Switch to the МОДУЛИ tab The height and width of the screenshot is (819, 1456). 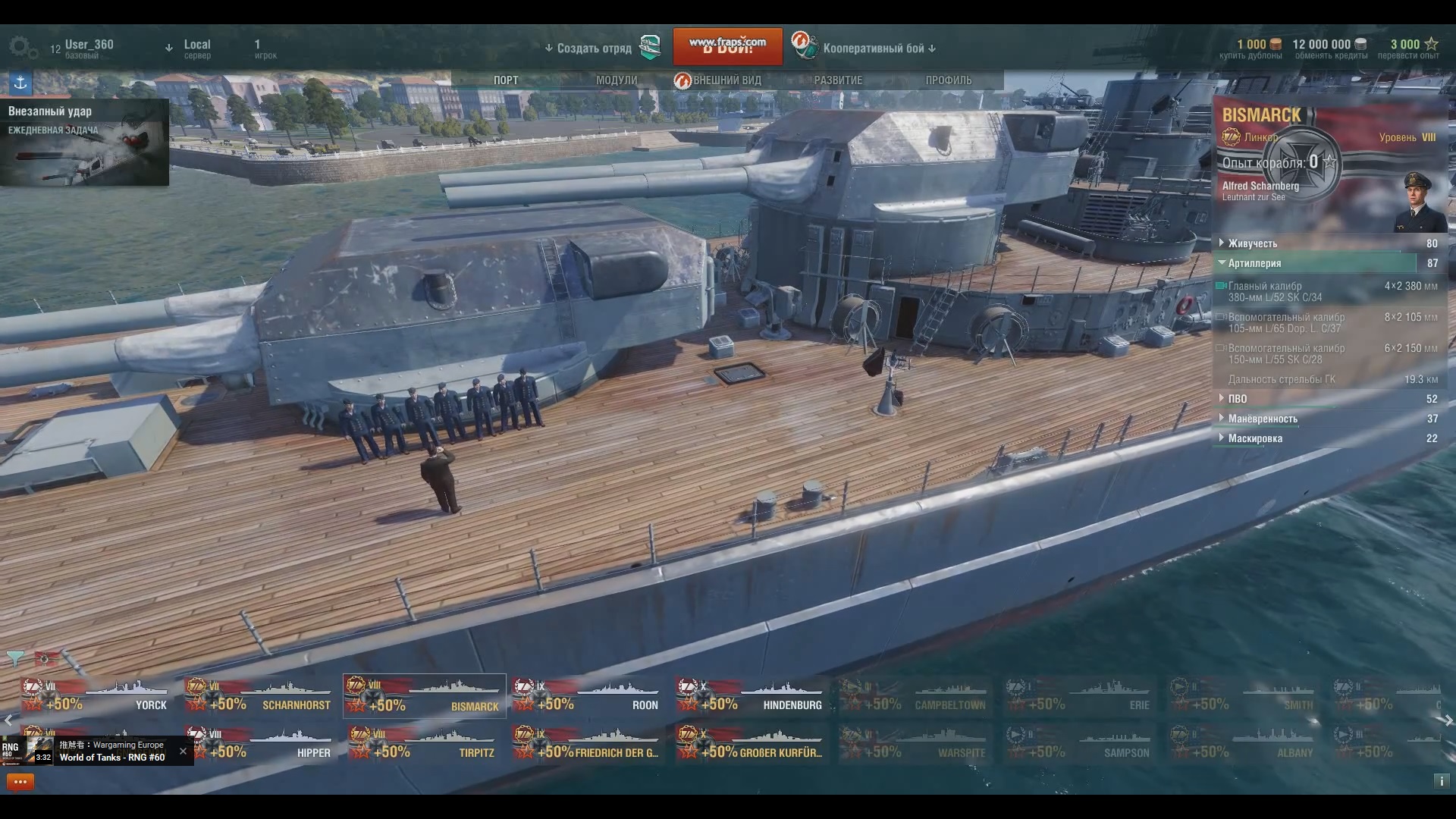617,80
